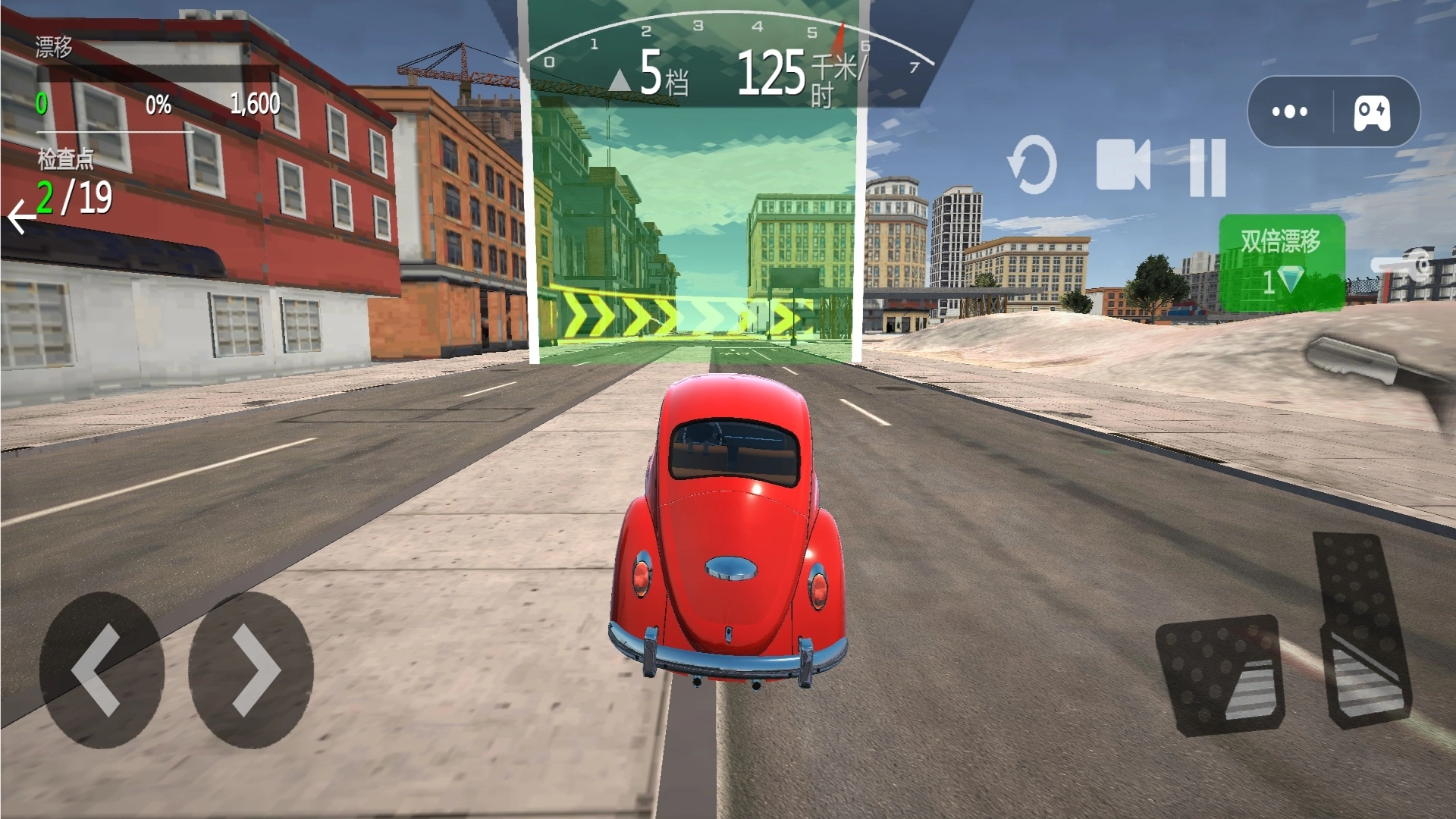Go back using the left arrow
1456x819 pixels.
pos(21,218)
